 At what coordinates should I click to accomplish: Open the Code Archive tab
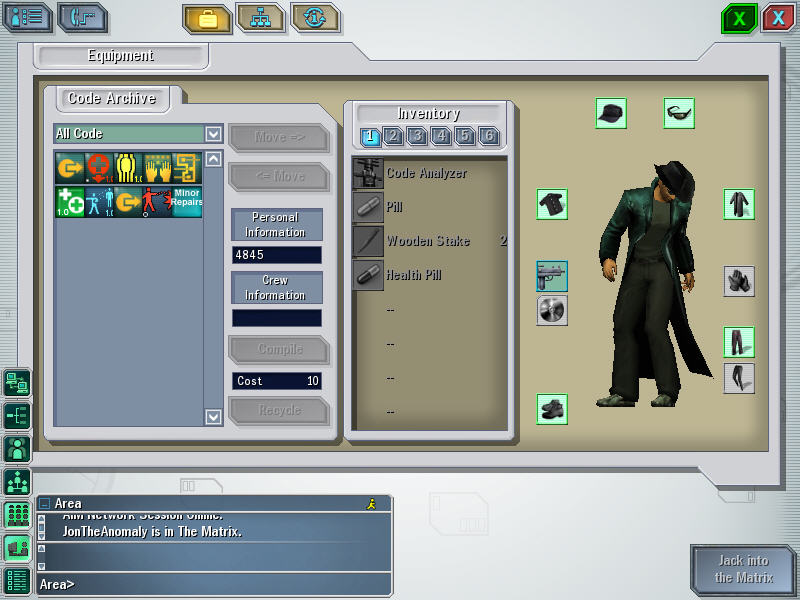(x=111, y=99)
